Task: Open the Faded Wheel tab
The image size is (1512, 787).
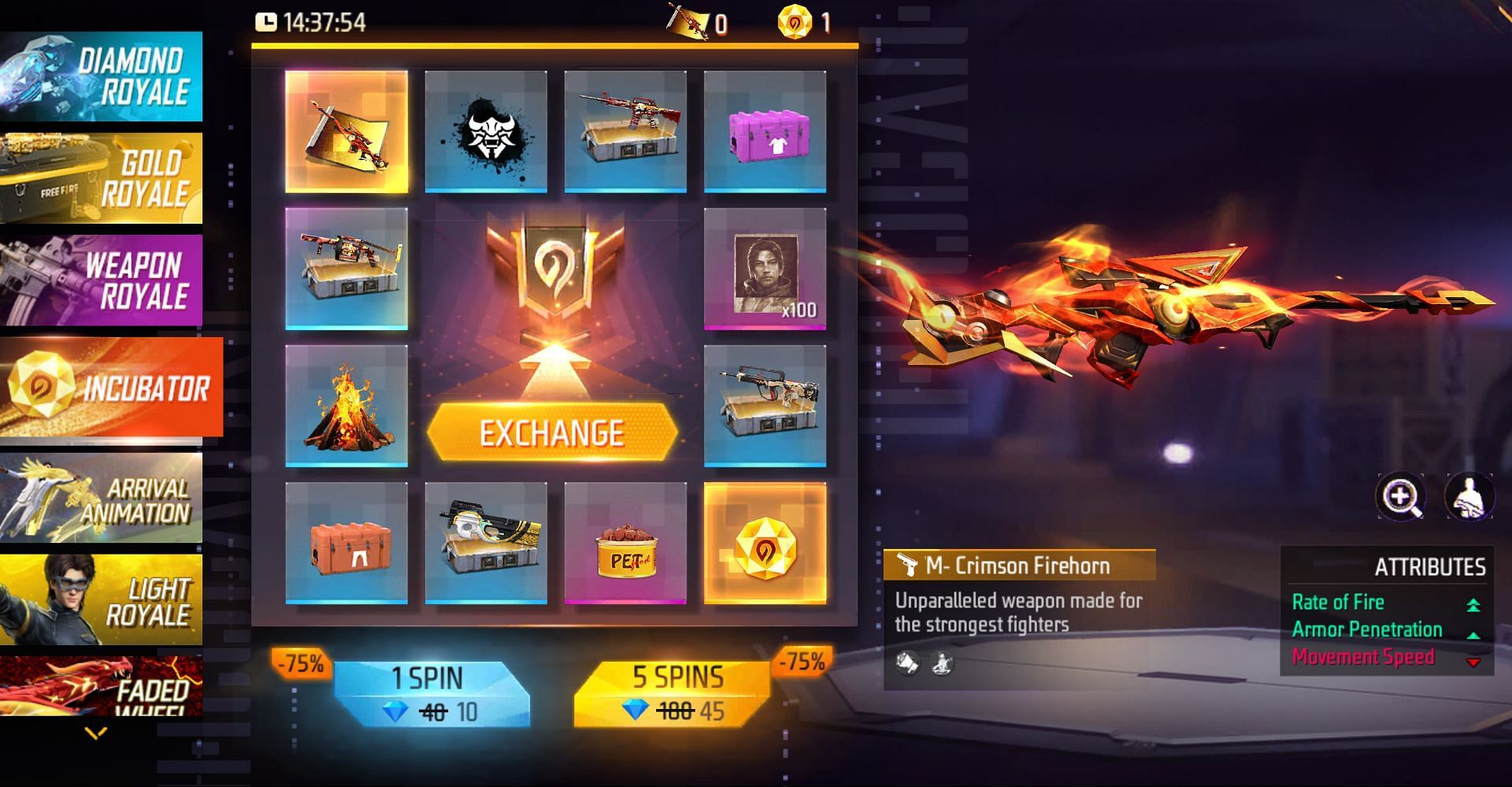Action: [101, 687]
